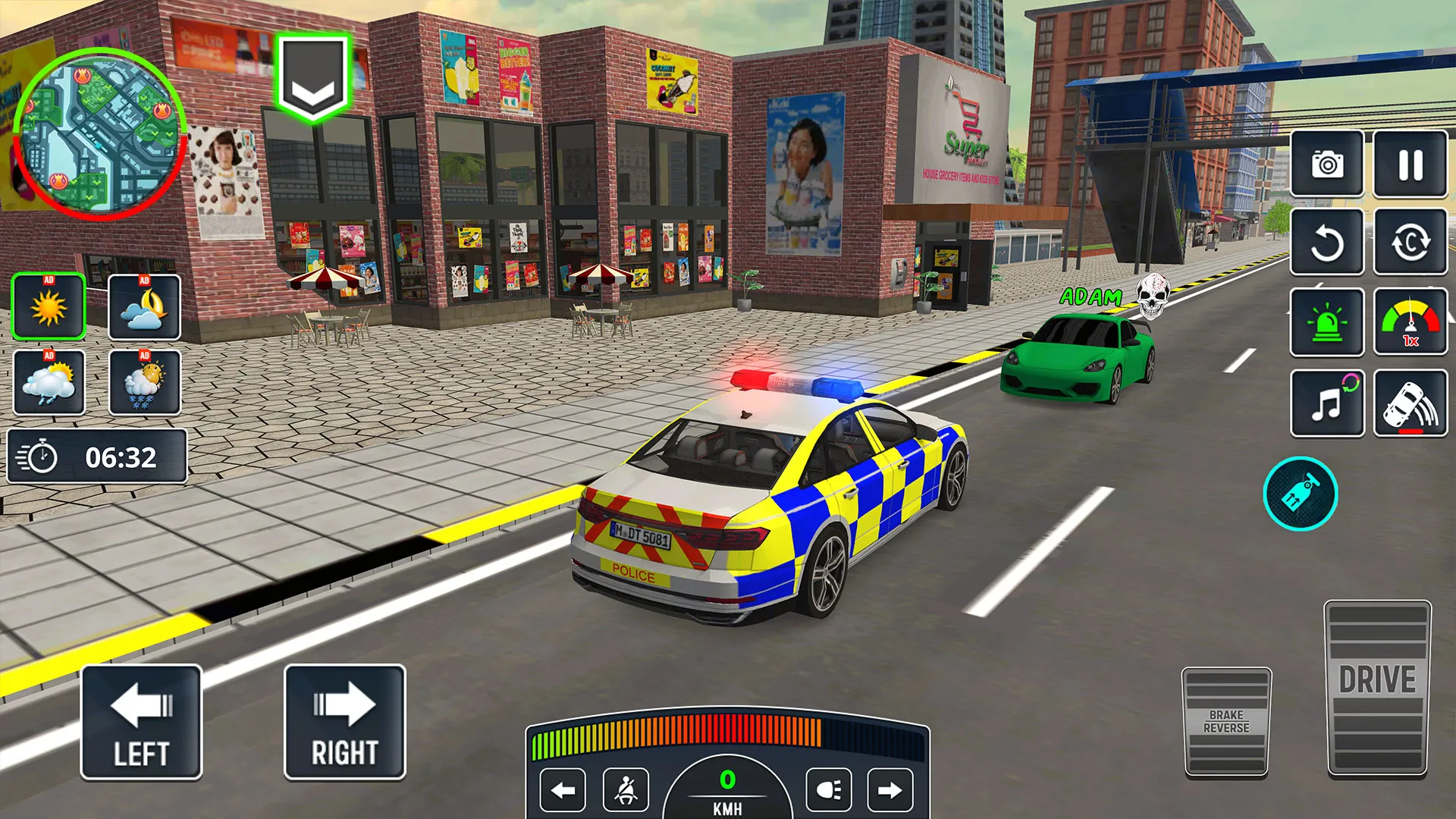Fasten the seatbelt icon on dashboard
The width and height of the screenshot is (1456, 819).
[626, 791]
